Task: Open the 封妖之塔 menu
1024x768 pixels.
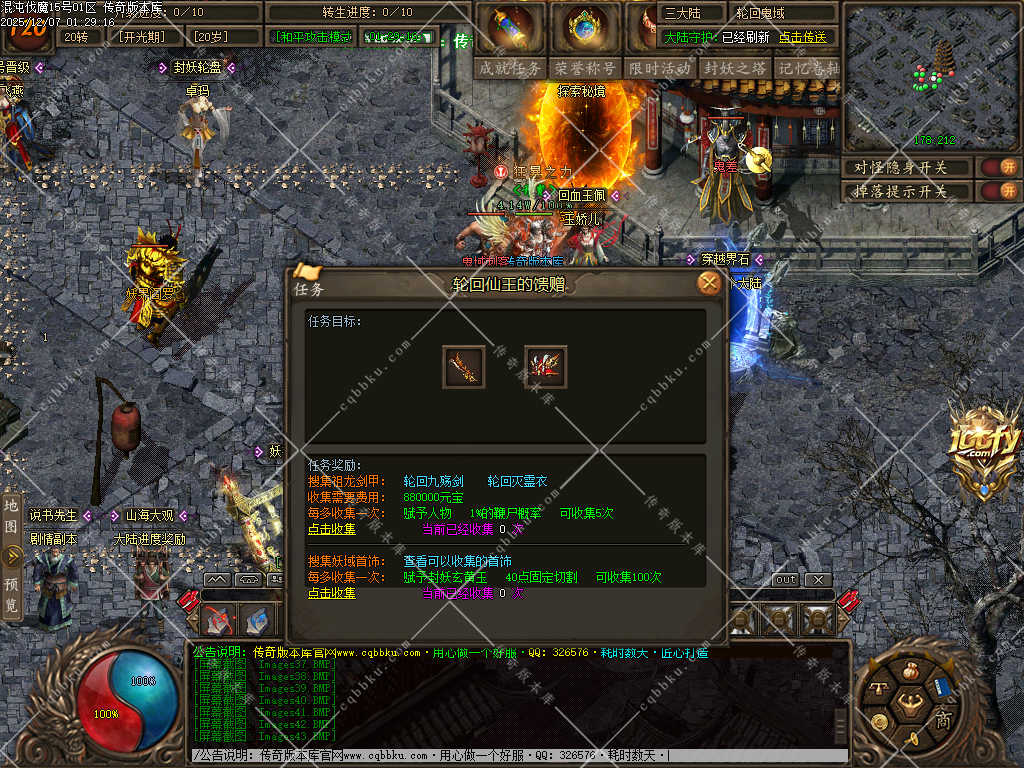Action: pyautogui.click(x=735, y=68)
